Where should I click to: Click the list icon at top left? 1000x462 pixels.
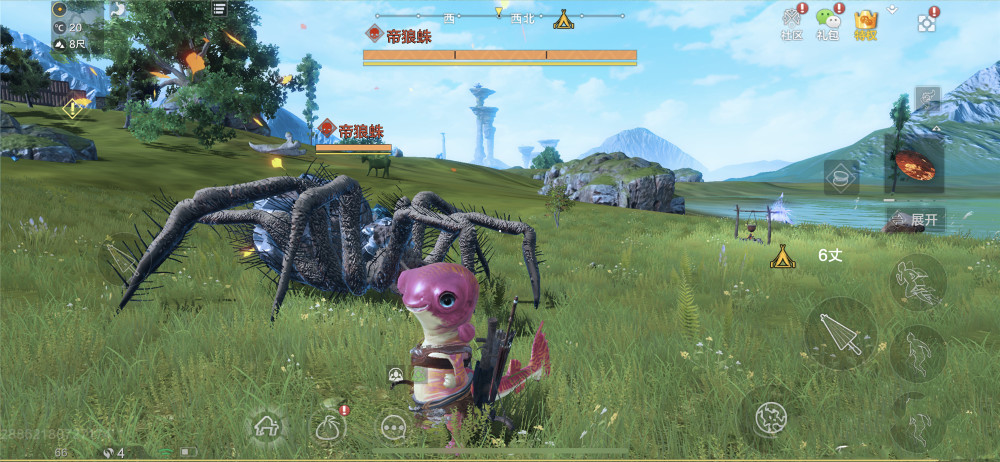[x=219, y=9]
